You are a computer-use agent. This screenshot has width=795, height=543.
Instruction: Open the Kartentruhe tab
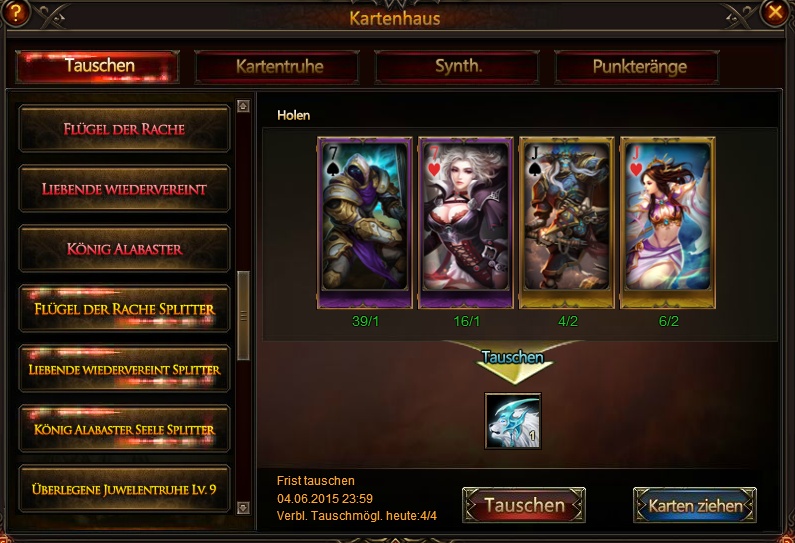click(279, 67)
